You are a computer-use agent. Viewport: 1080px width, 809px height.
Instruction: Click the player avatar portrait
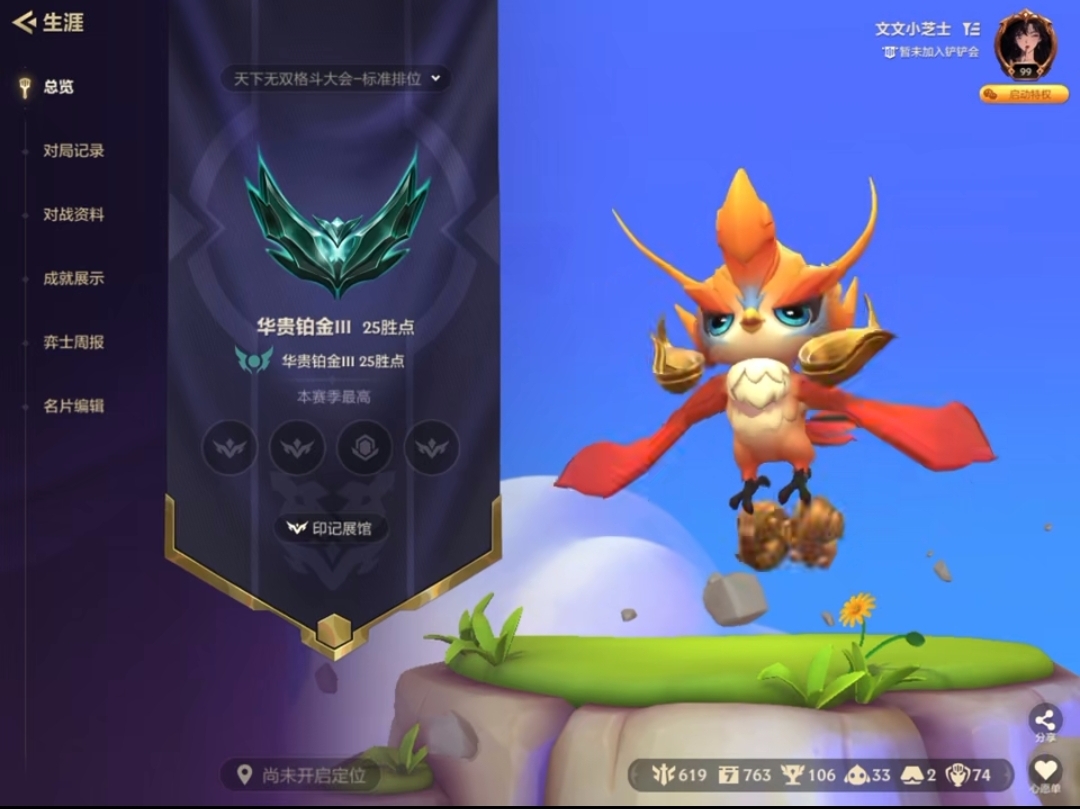coord(1025,45)
